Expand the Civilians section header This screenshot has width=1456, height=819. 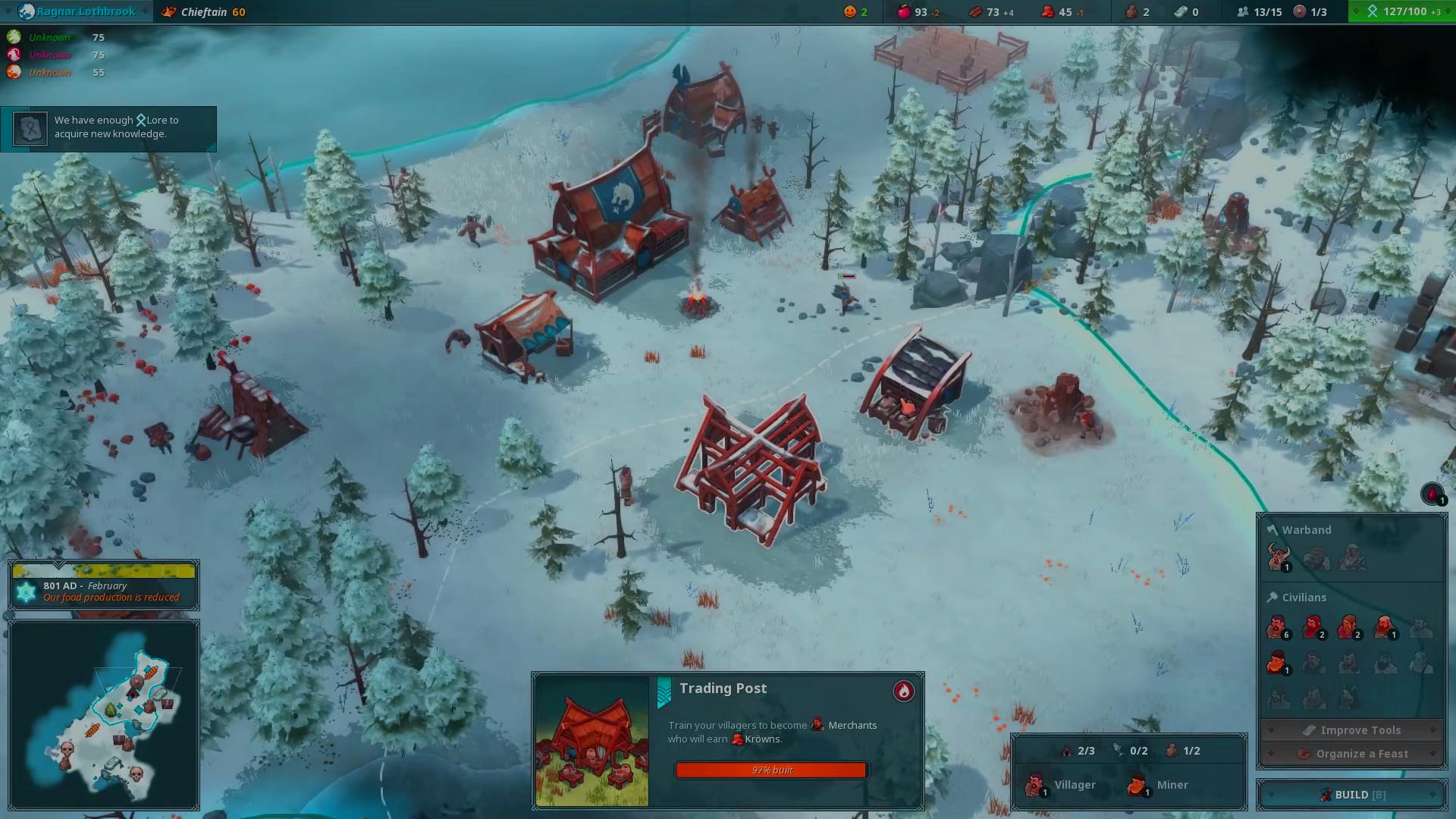tap(1304, 597)
